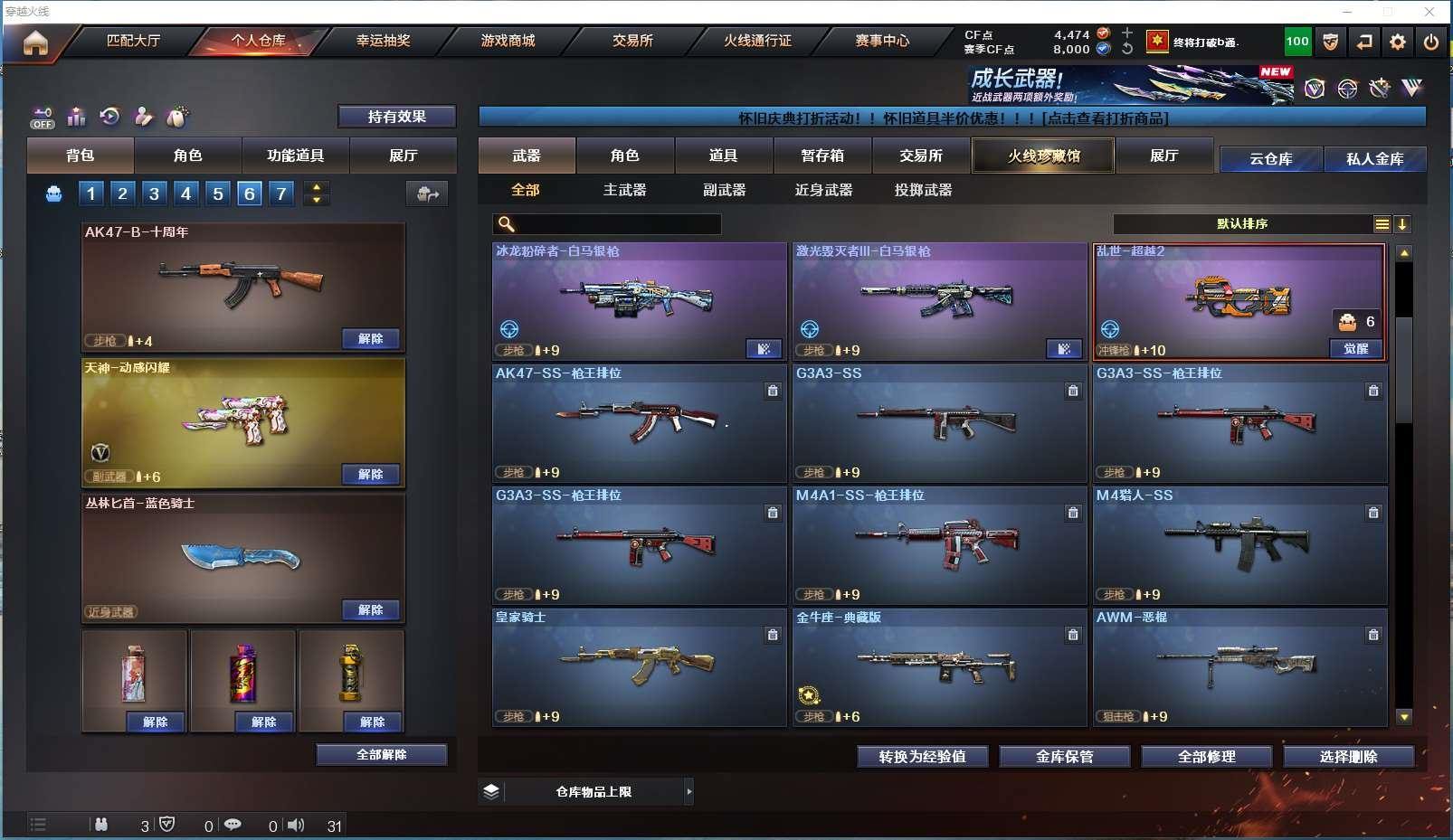The width and height of the screenshot is (1453, 840).
Task: Filter by 近身武器 category
Action: [823, 190]
